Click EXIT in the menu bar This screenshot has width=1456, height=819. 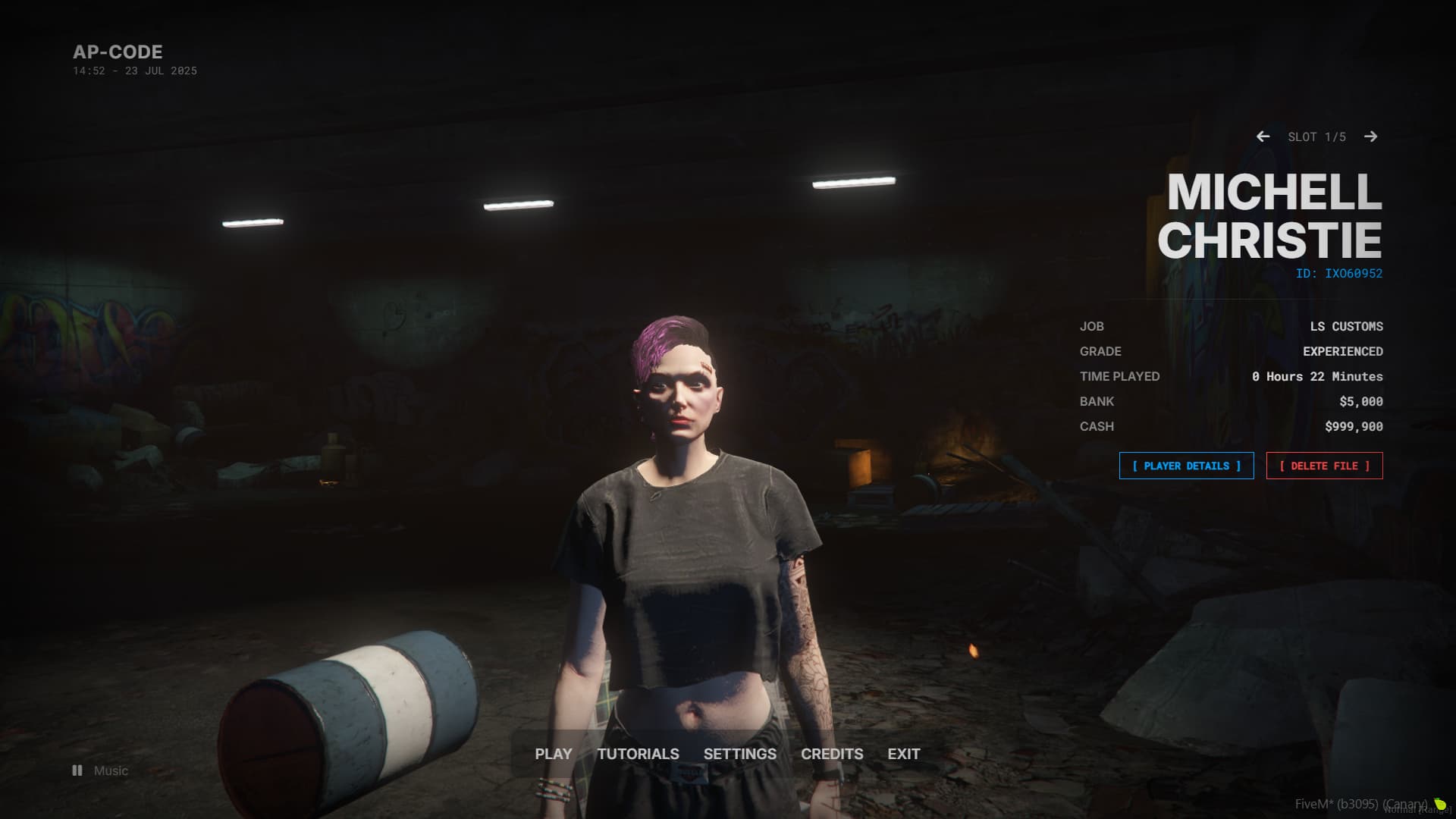(902, 754)
